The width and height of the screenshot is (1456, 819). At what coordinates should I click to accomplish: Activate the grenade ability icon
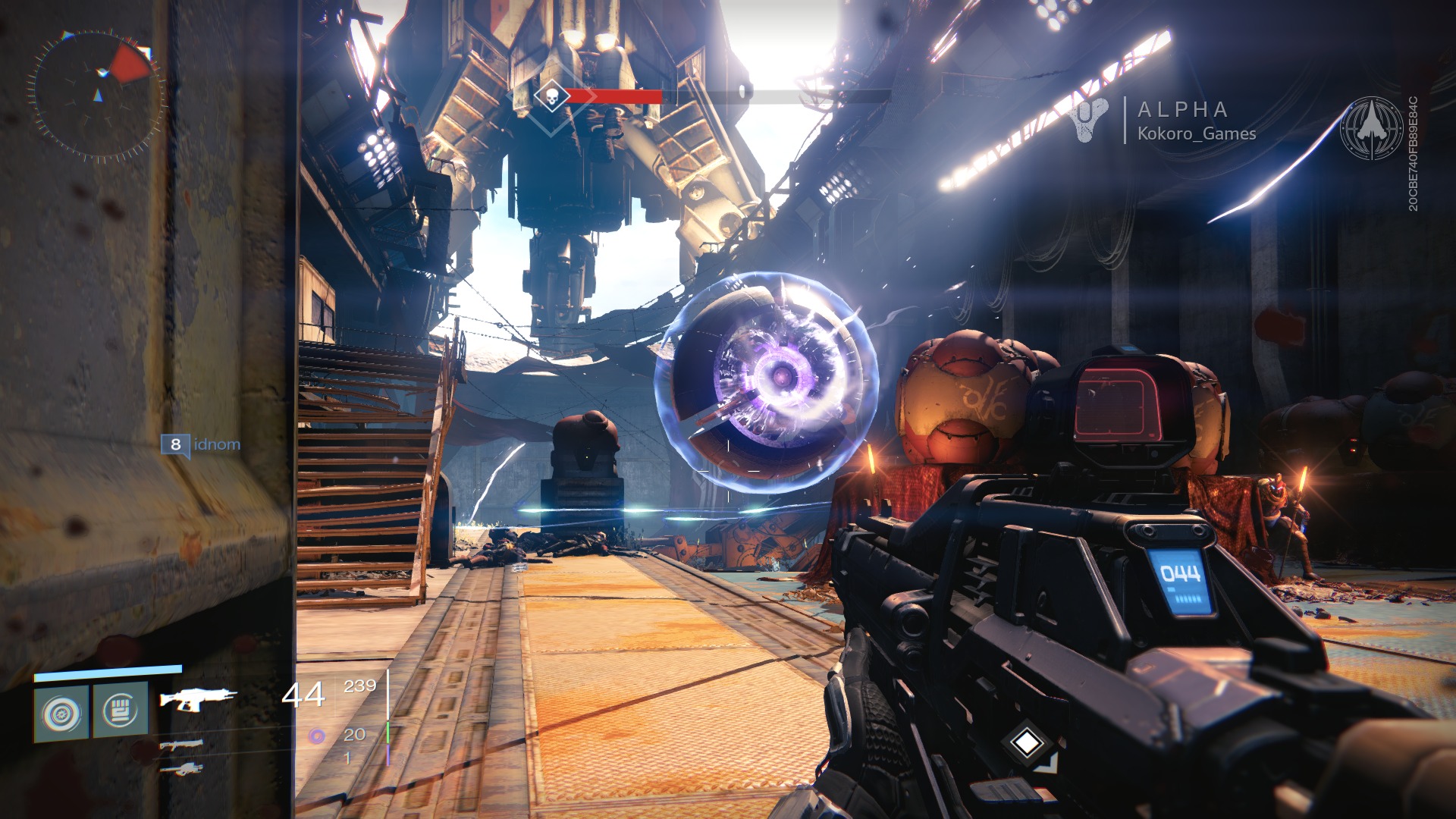click(61, 712)
